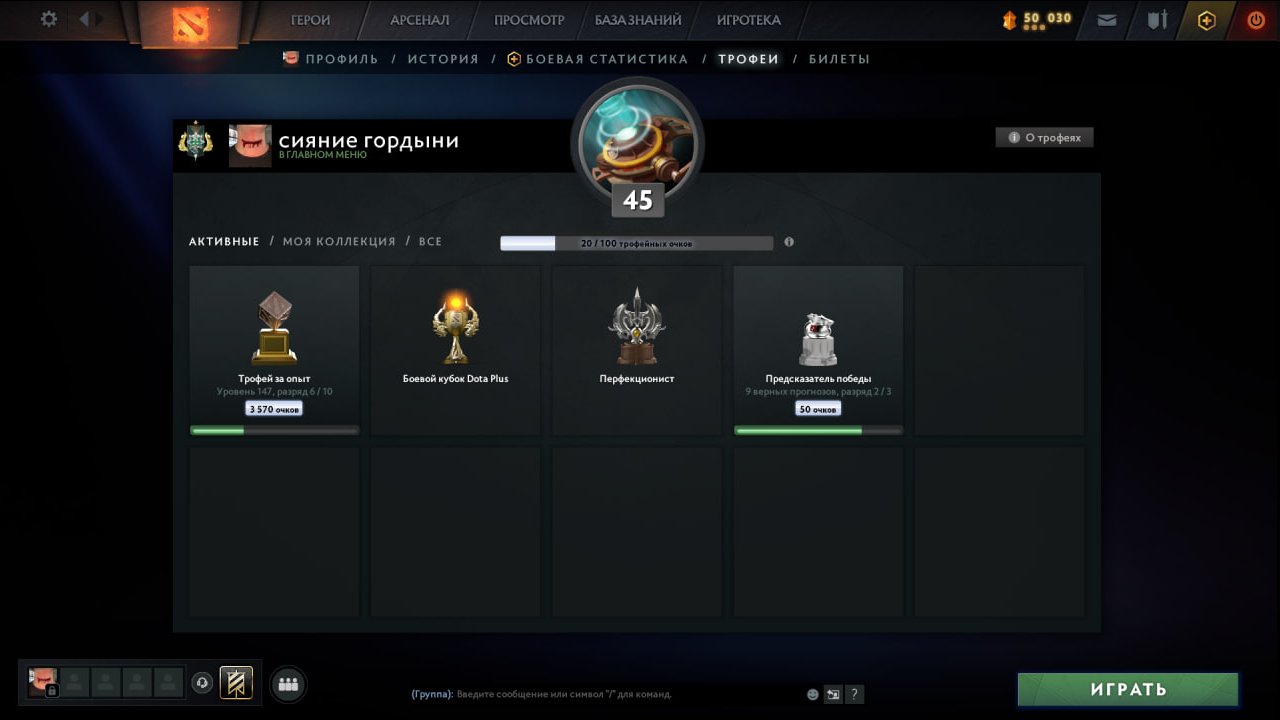
Task: Toggle the guild banner icon near party slots
Action: (x=237, y=683)
